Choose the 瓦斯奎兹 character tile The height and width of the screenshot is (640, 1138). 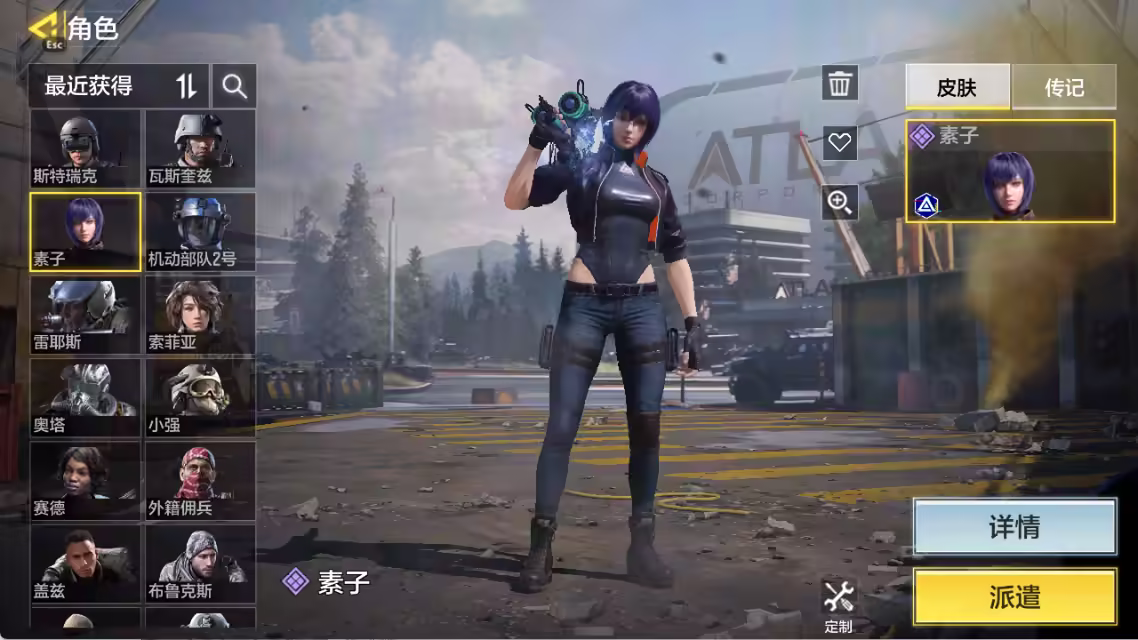pyautogui.click(x=200, y=149)
